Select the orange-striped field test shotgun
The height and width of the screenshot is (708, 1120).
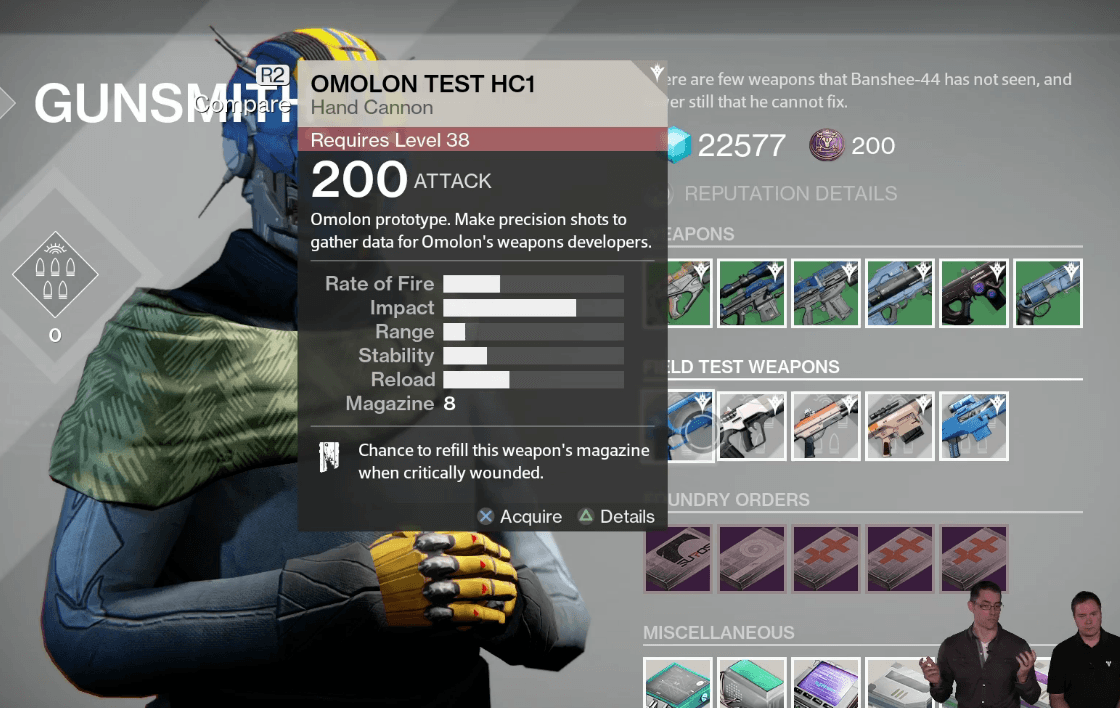(x=826, y=426)
